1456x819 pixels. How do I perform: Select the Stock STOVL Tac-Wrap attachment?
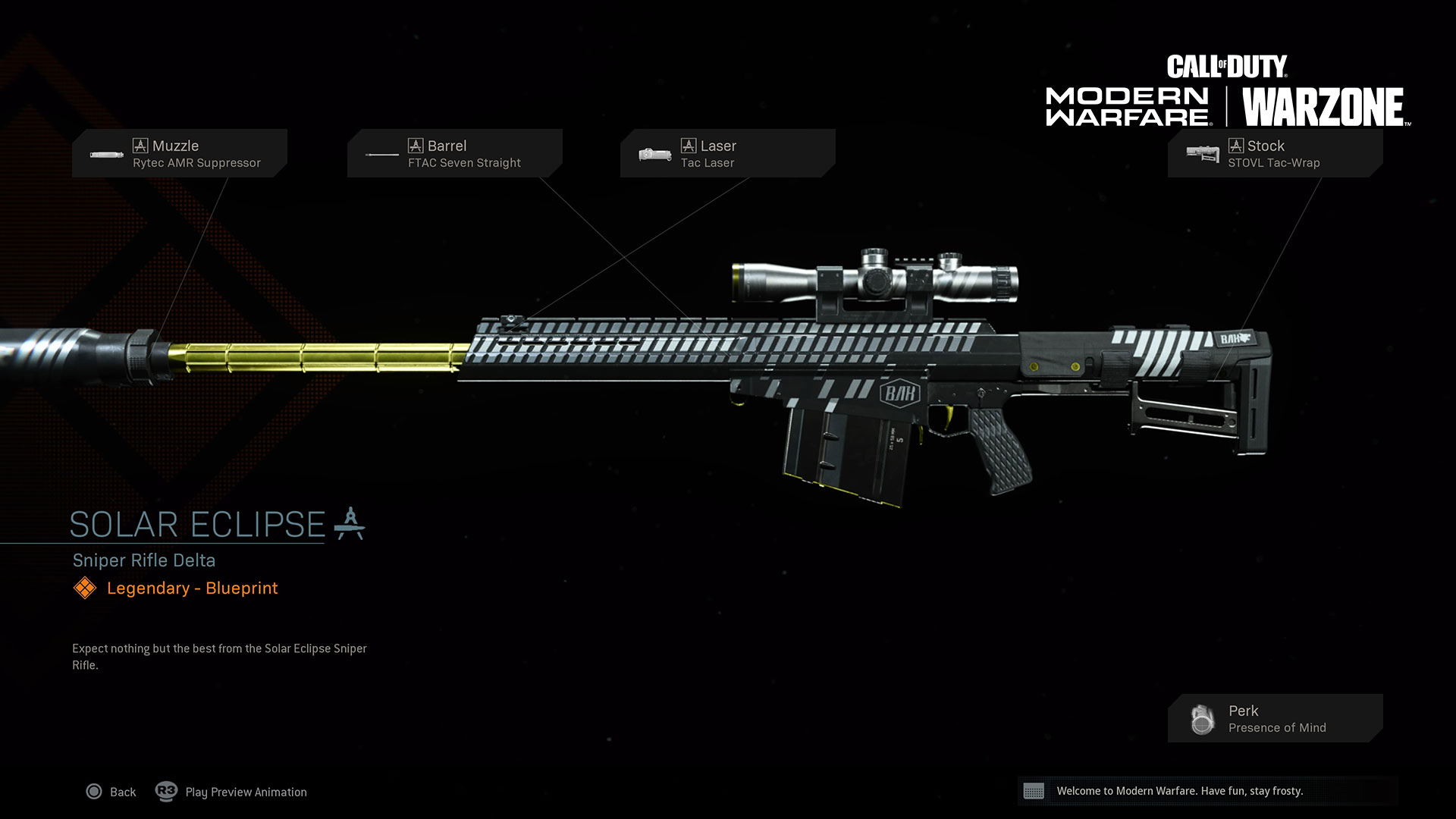coord(1275,153)
